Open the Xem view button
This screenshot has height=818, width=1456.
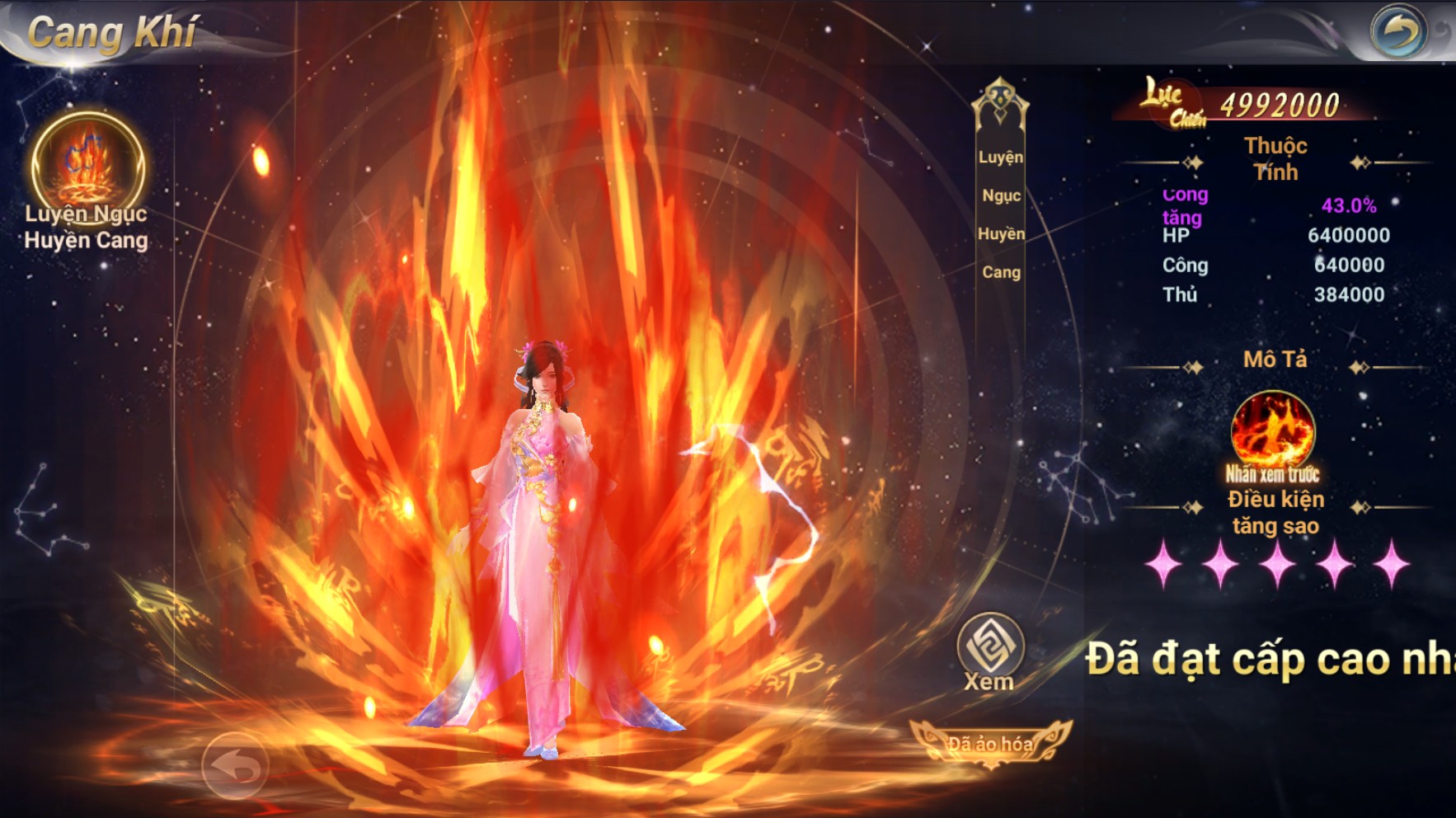(x=989, y=648)
